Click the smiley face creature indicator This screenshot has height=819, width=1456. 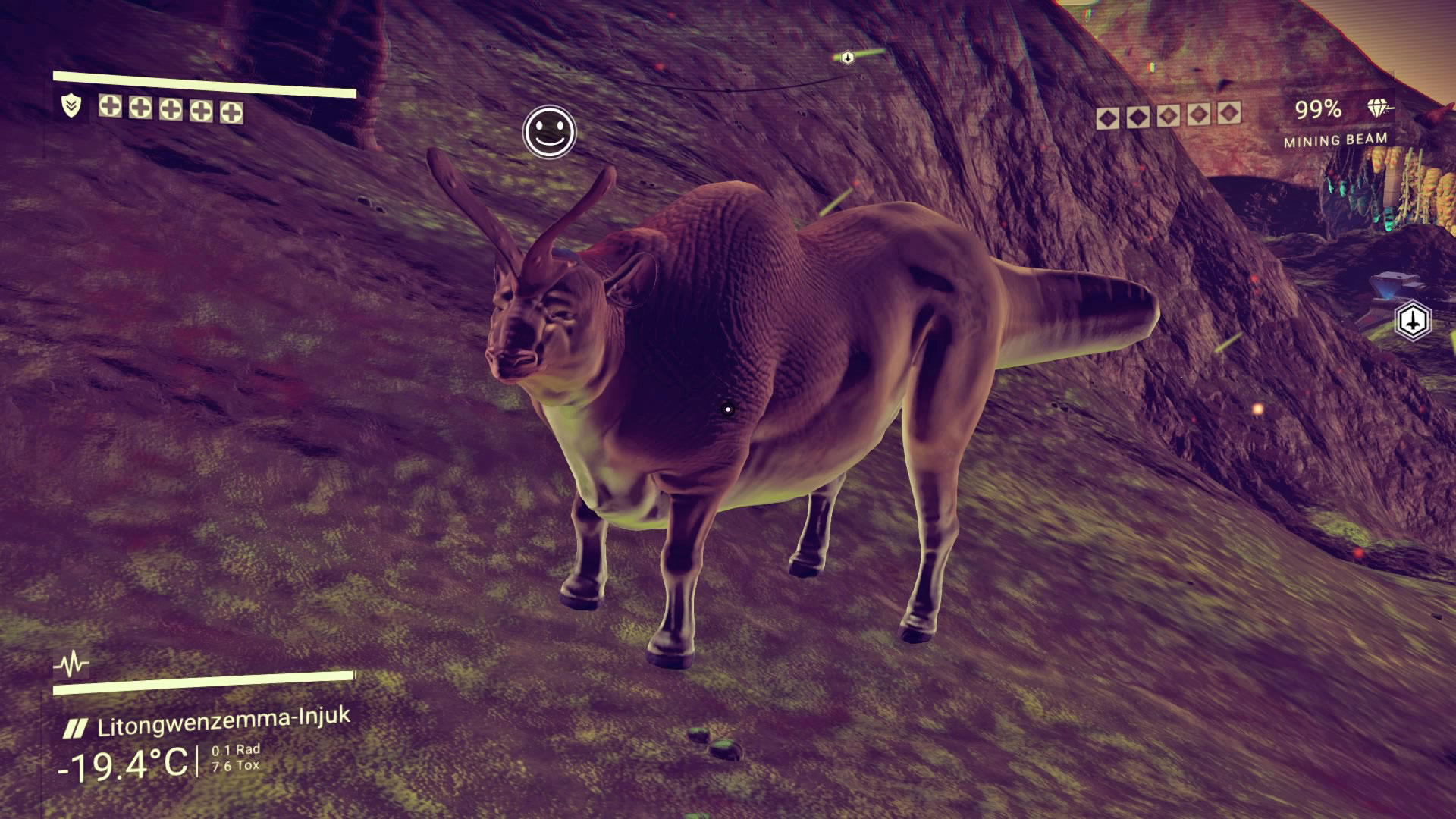550,133
